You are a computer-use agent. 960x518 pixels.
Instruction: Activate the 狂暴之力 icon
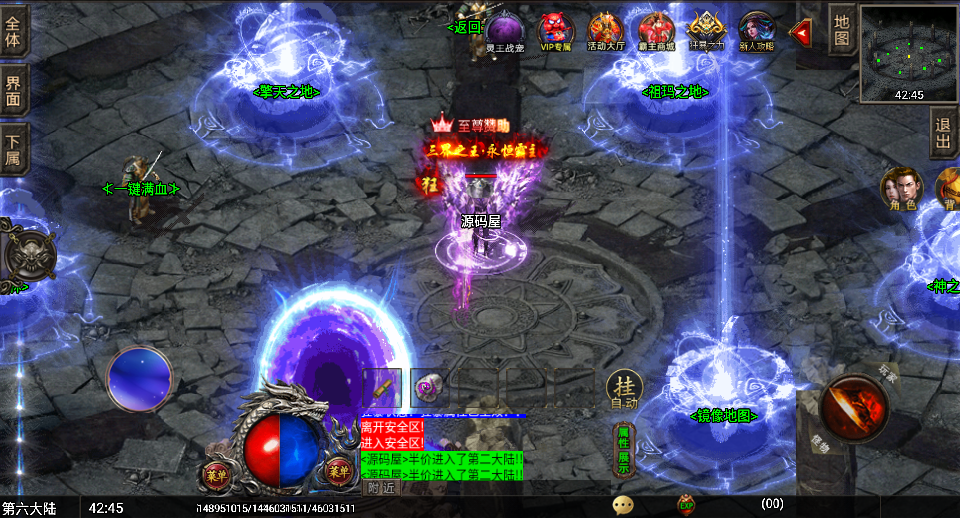point(706,30)
